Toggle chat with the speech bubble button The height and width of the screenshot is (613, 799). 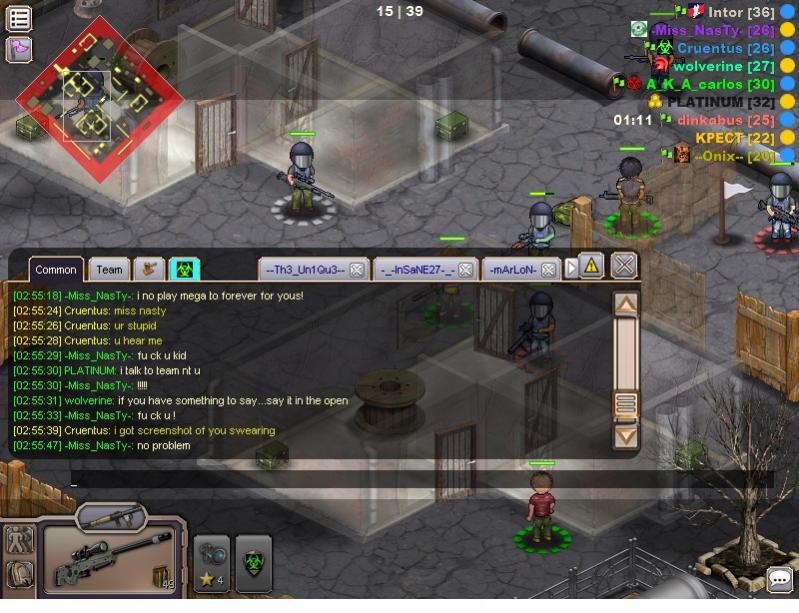(780, 579)
